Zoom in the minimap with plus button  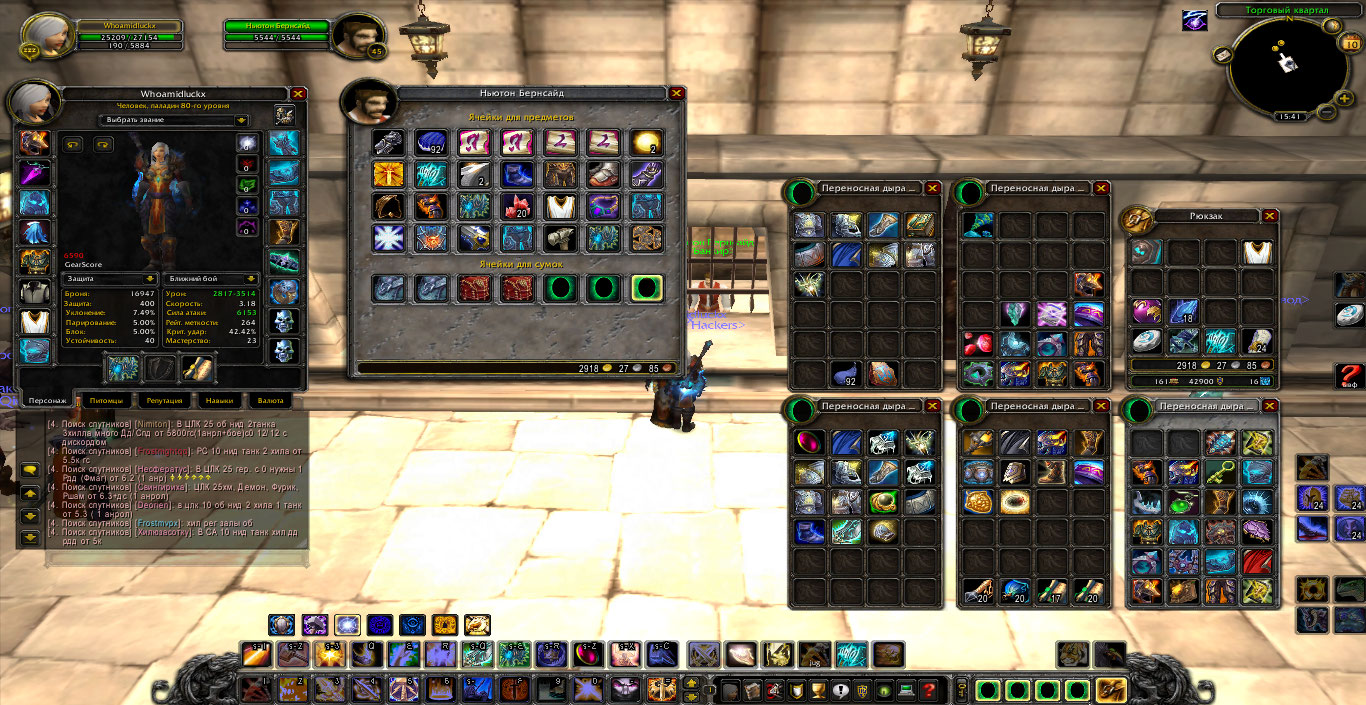point(1346,94)
